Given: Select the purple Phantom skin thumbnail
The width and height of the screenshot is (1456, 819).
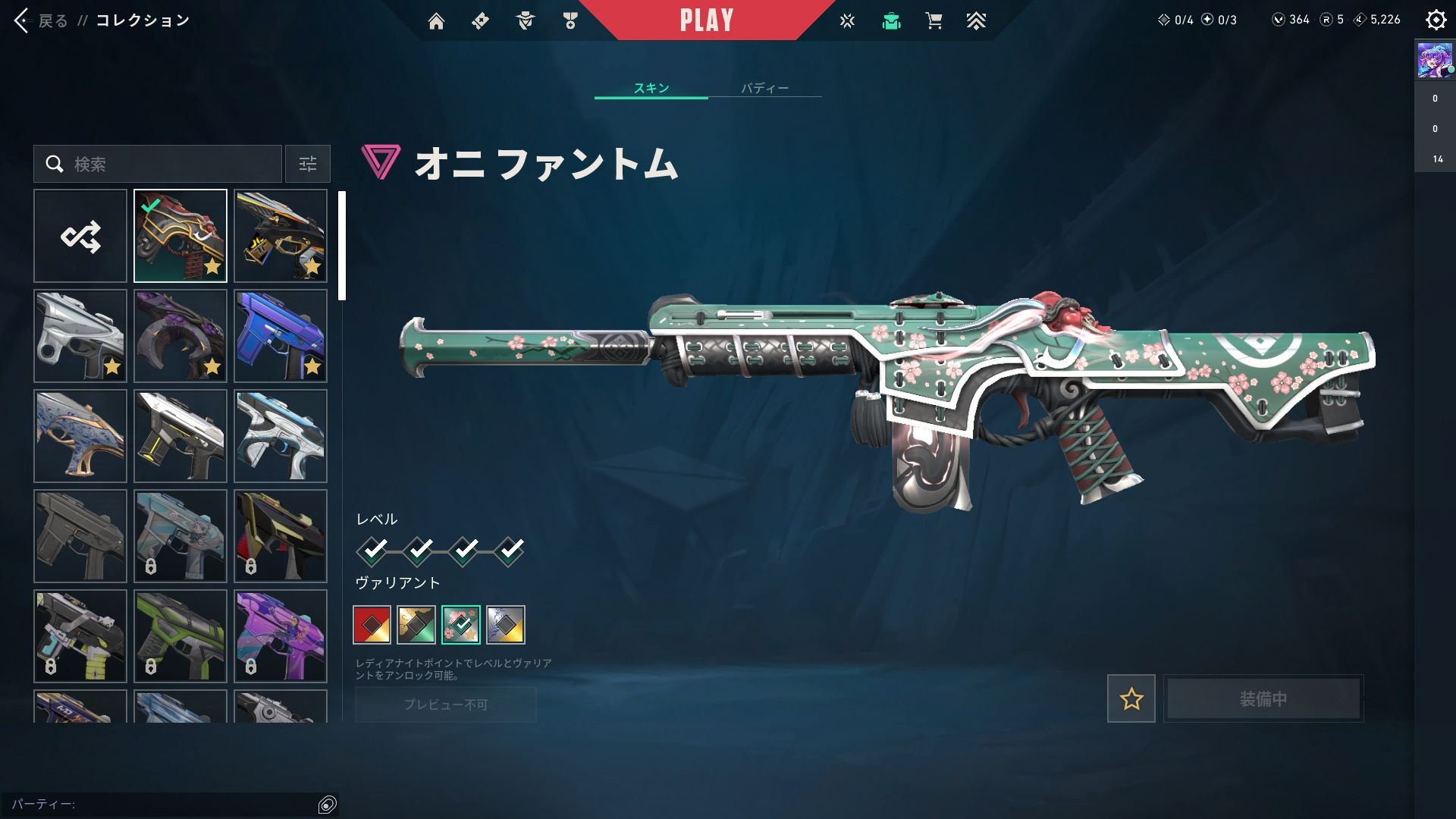Looking at the screenshot, I should (x=281, y=636).
